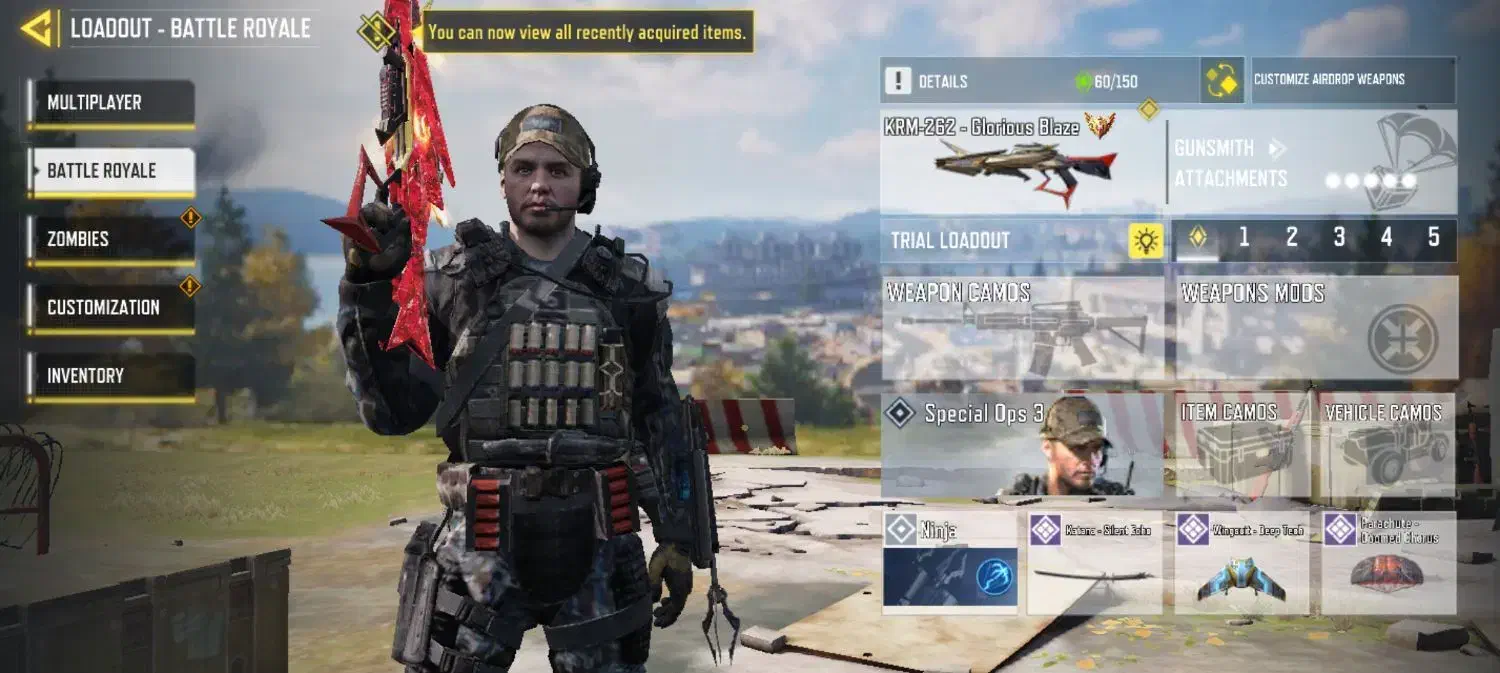Open Customize Airdrop Weapons

pos(1353,80)
